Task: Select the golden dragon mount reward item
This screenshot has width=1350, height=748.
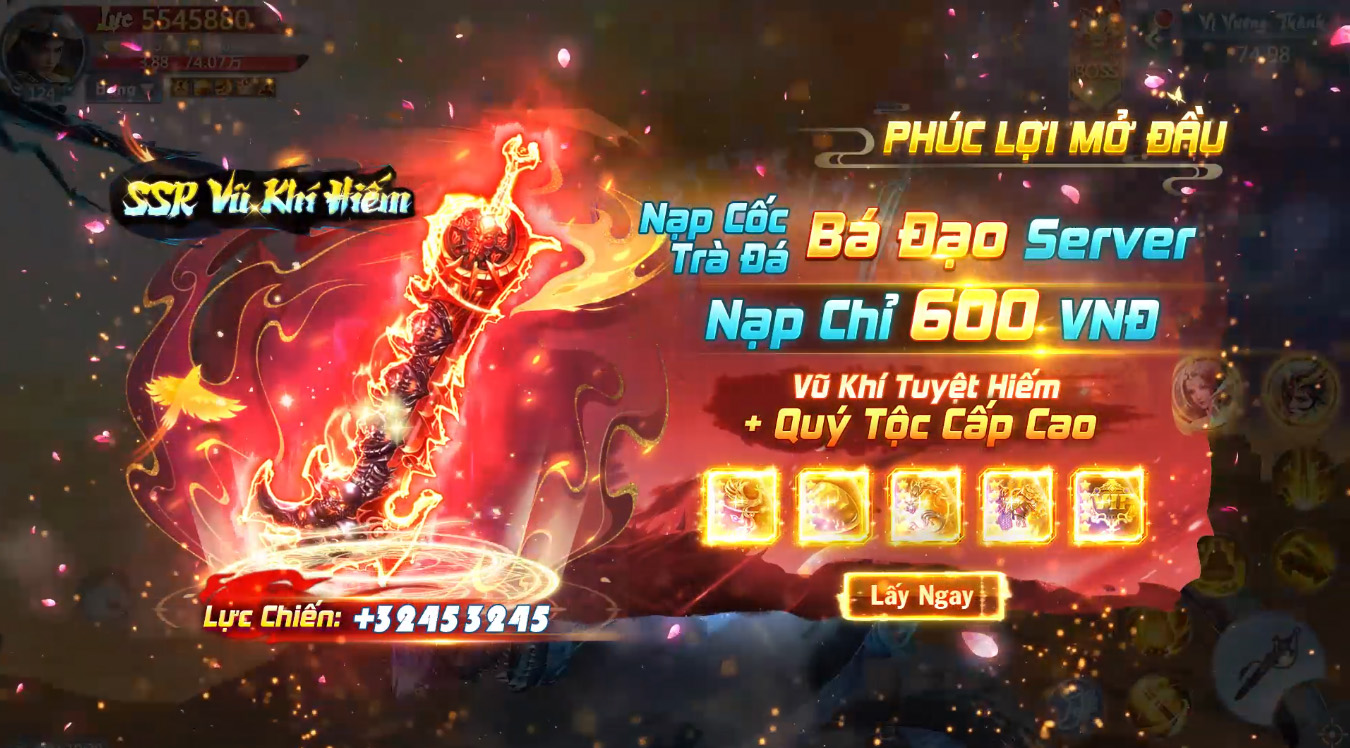Action: tap(925, 505)
